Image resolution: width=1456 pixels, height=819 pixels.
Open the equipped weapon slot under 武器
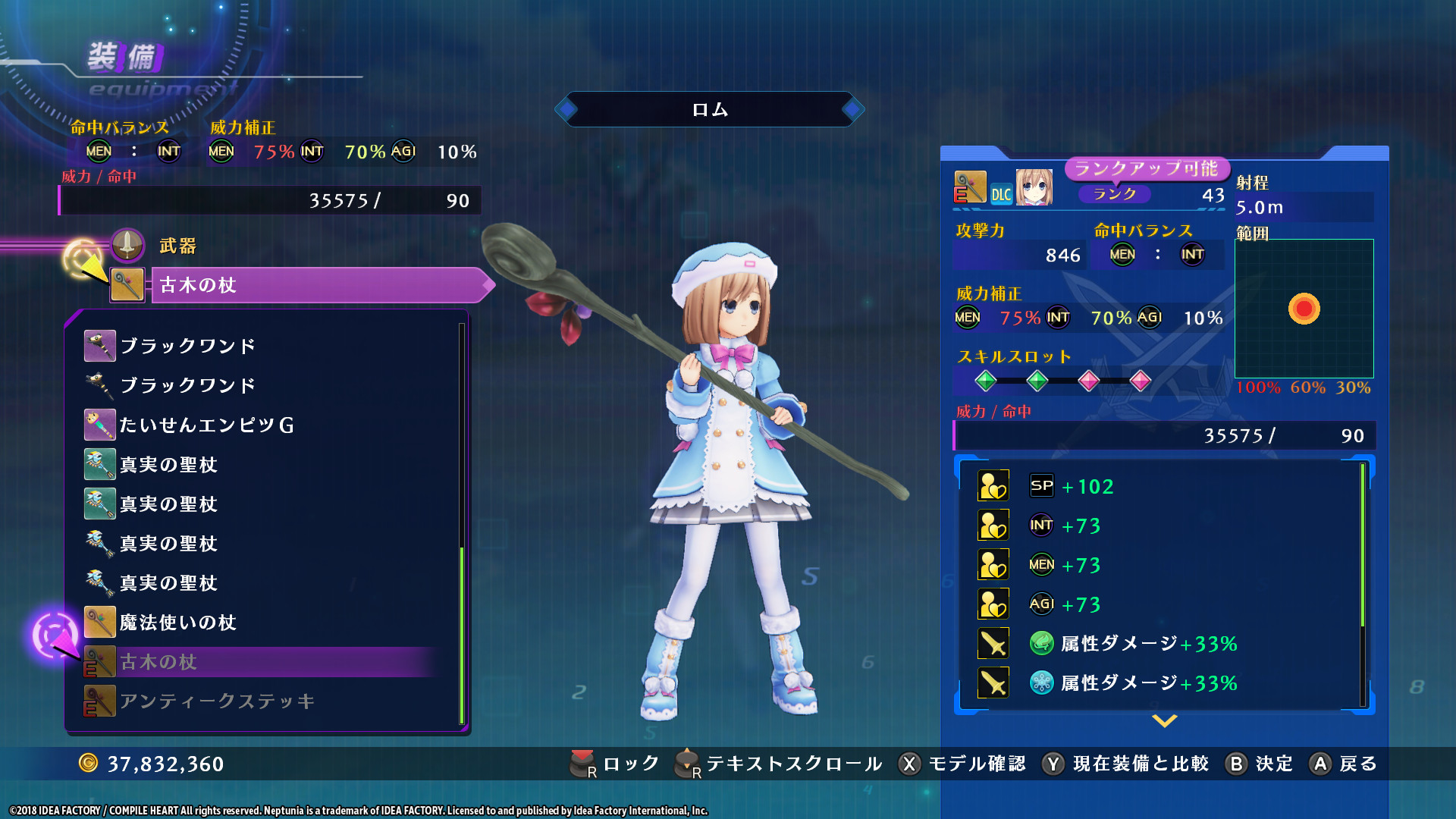318,285
